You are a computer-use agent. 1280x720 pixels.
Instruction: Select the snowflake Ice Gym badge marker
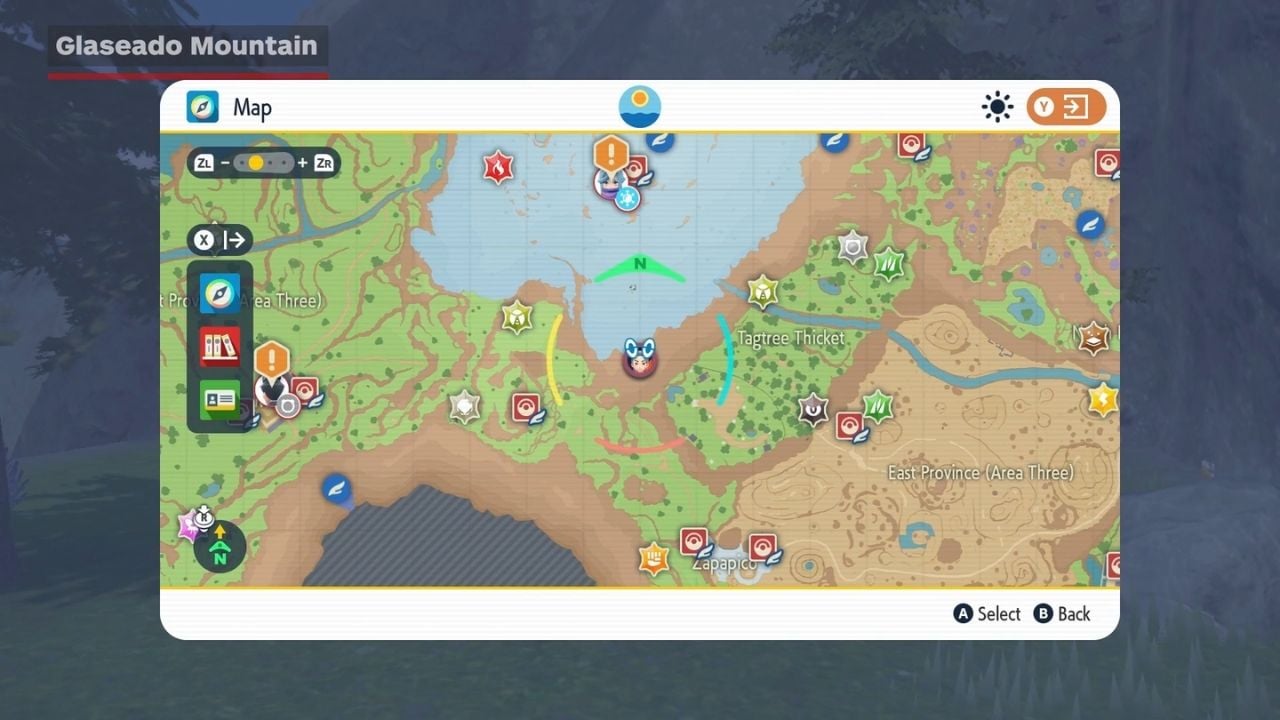[x=627, y=198]
